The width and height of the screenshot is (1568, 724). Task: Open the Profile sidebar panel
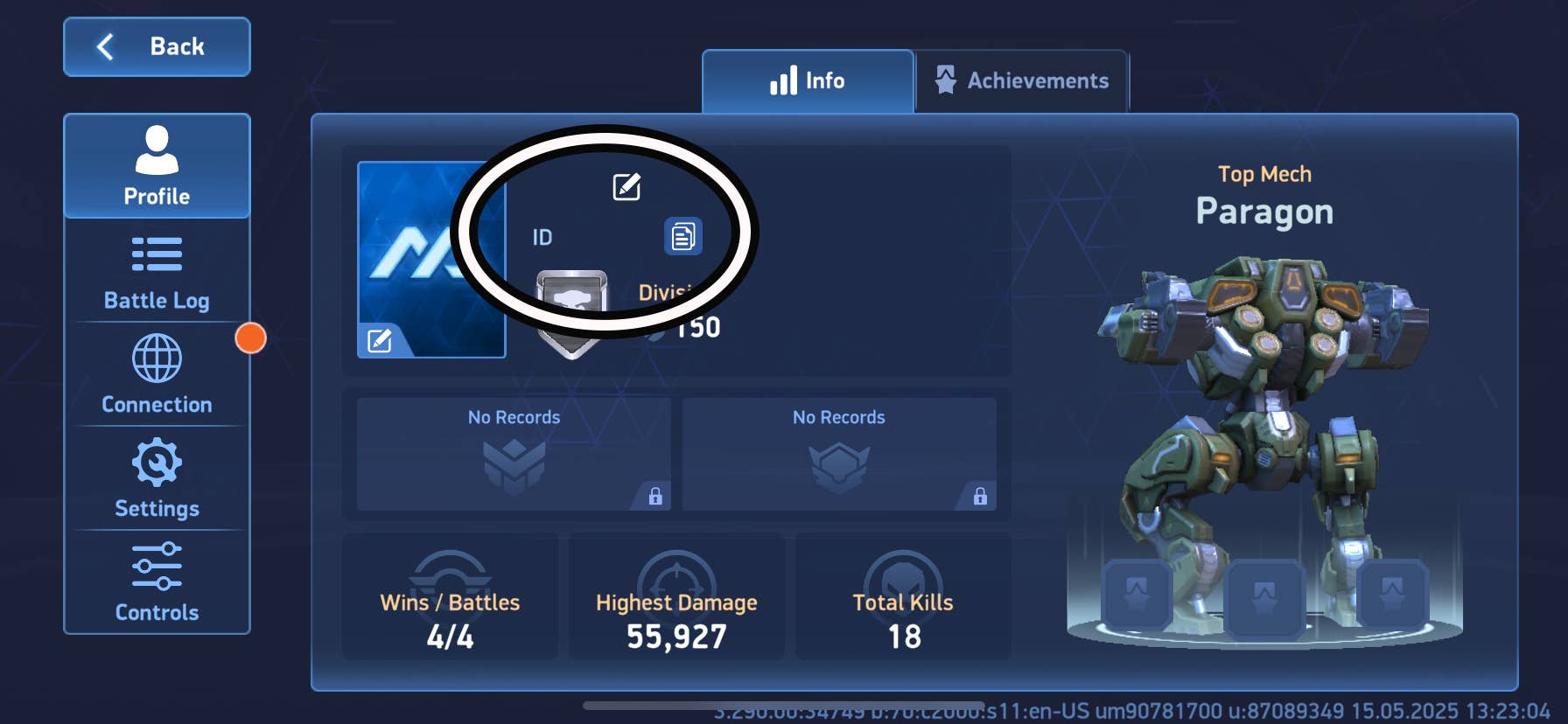[157, 166]
